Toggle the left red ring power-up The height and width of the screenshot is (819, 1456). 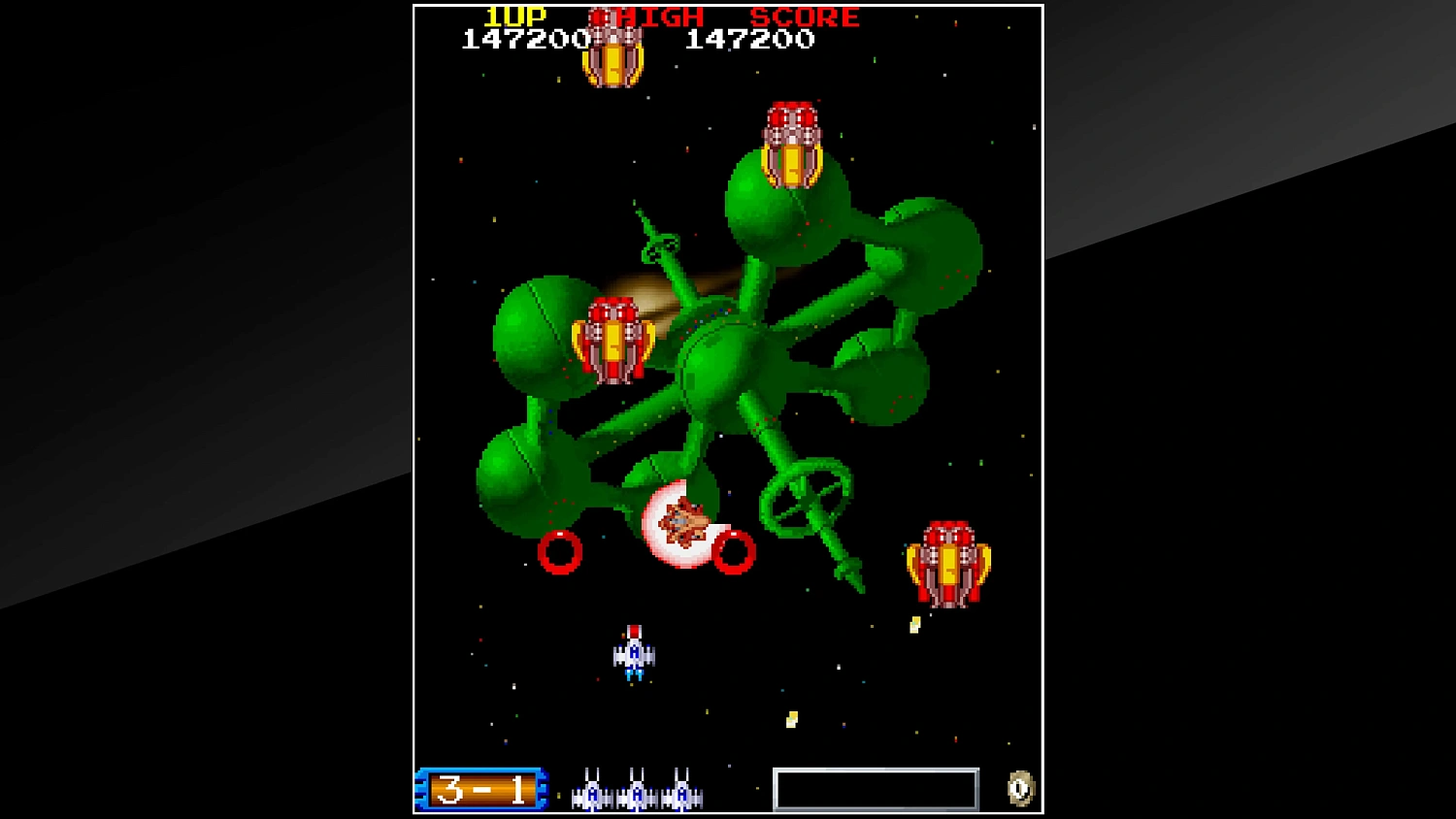560,553
